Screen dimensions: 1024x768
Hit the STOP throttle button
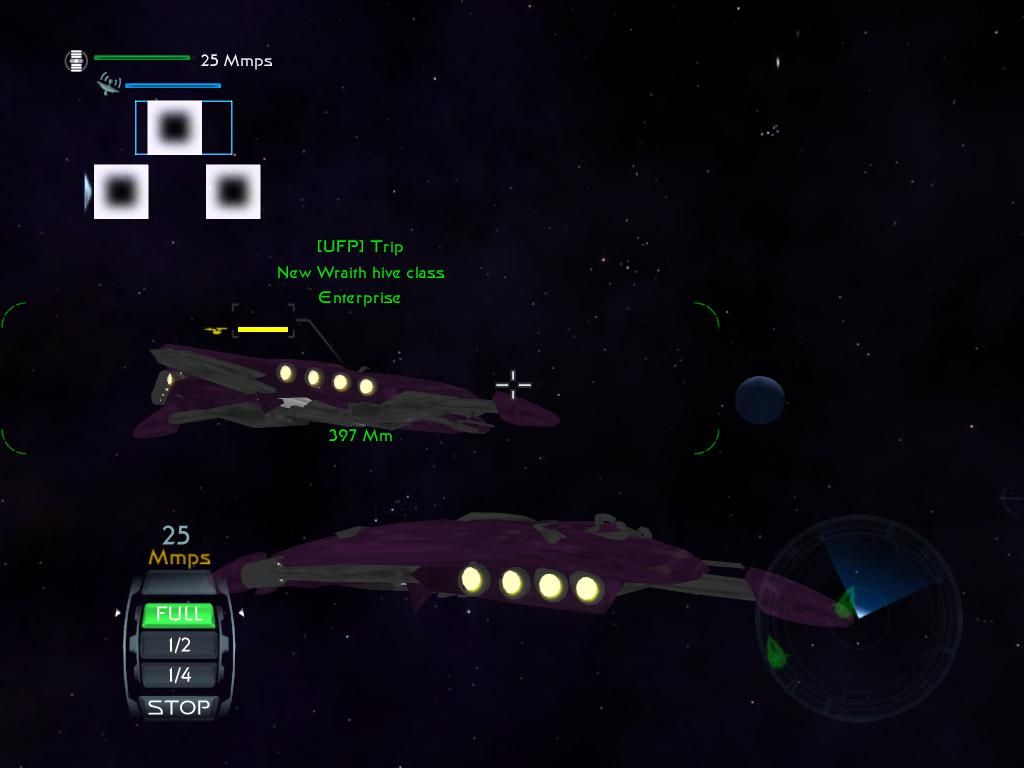tap(179, 707)
